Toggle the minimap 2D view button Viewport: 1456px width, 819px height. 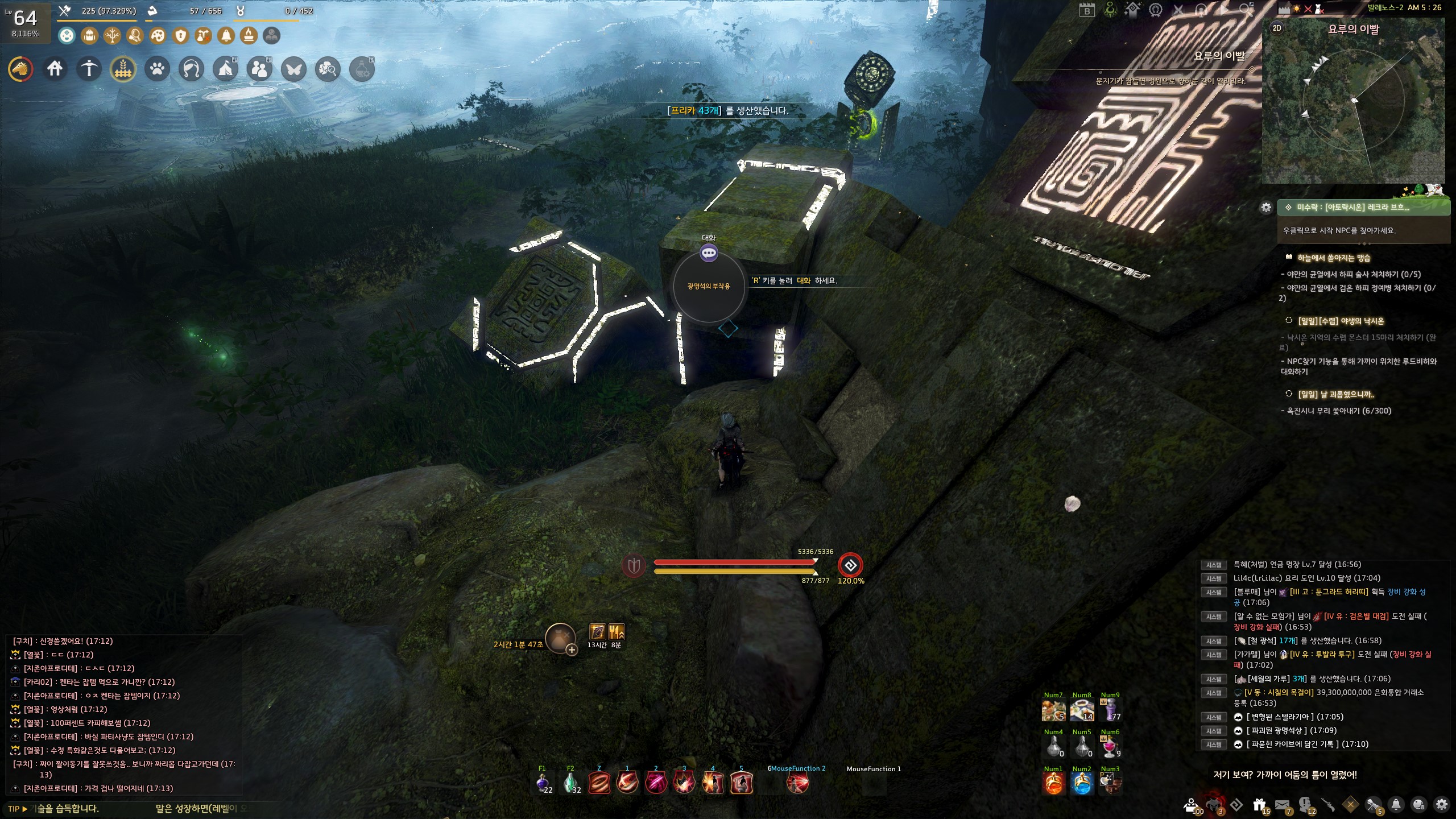click(x=1277, y=28)
